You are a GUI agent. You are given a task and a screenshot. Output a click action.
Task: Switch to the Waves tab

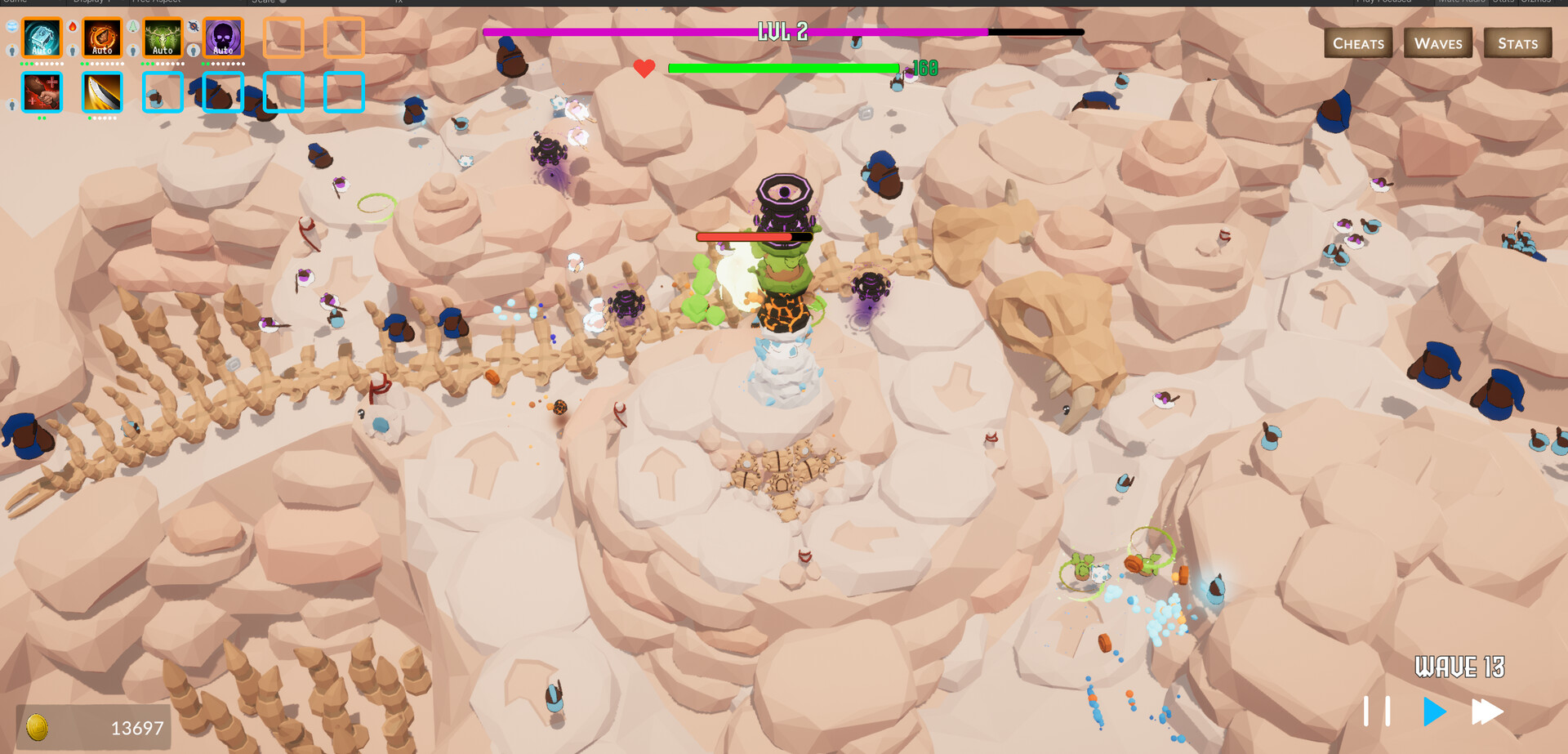coord(1437,42)
